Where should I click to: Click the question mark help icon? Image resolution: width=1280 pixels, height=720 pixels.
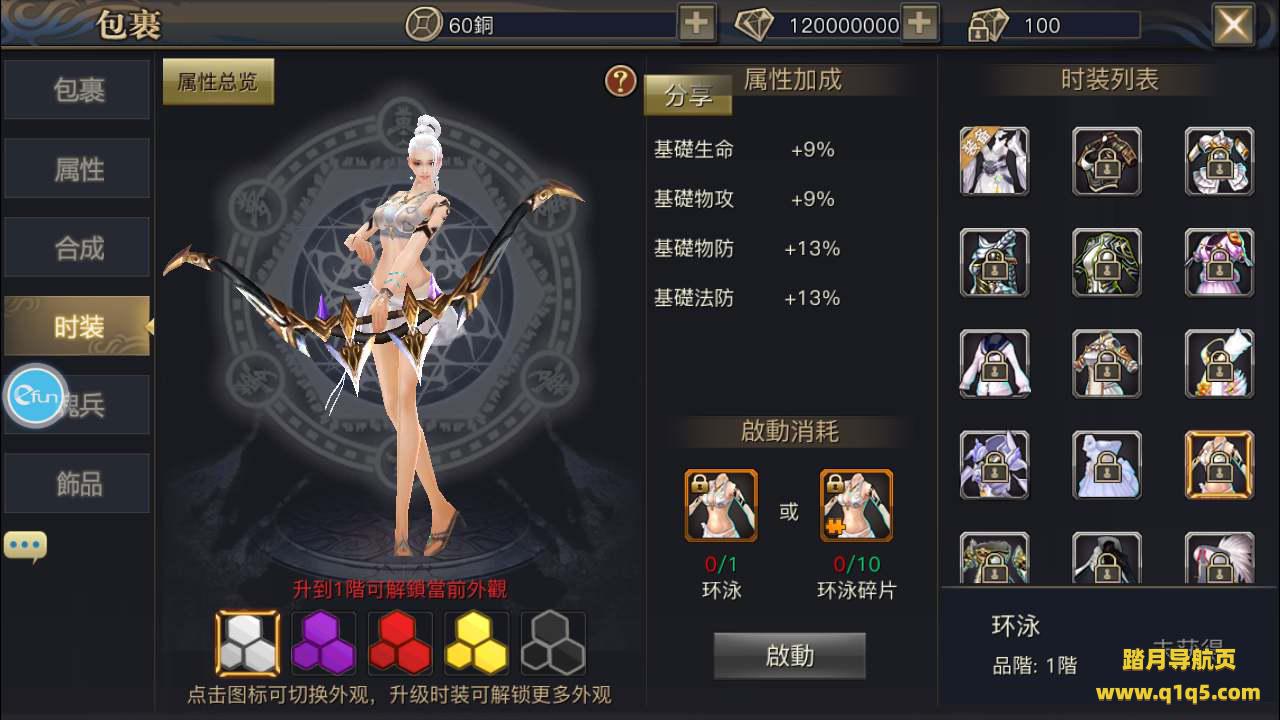coord(621,81)
